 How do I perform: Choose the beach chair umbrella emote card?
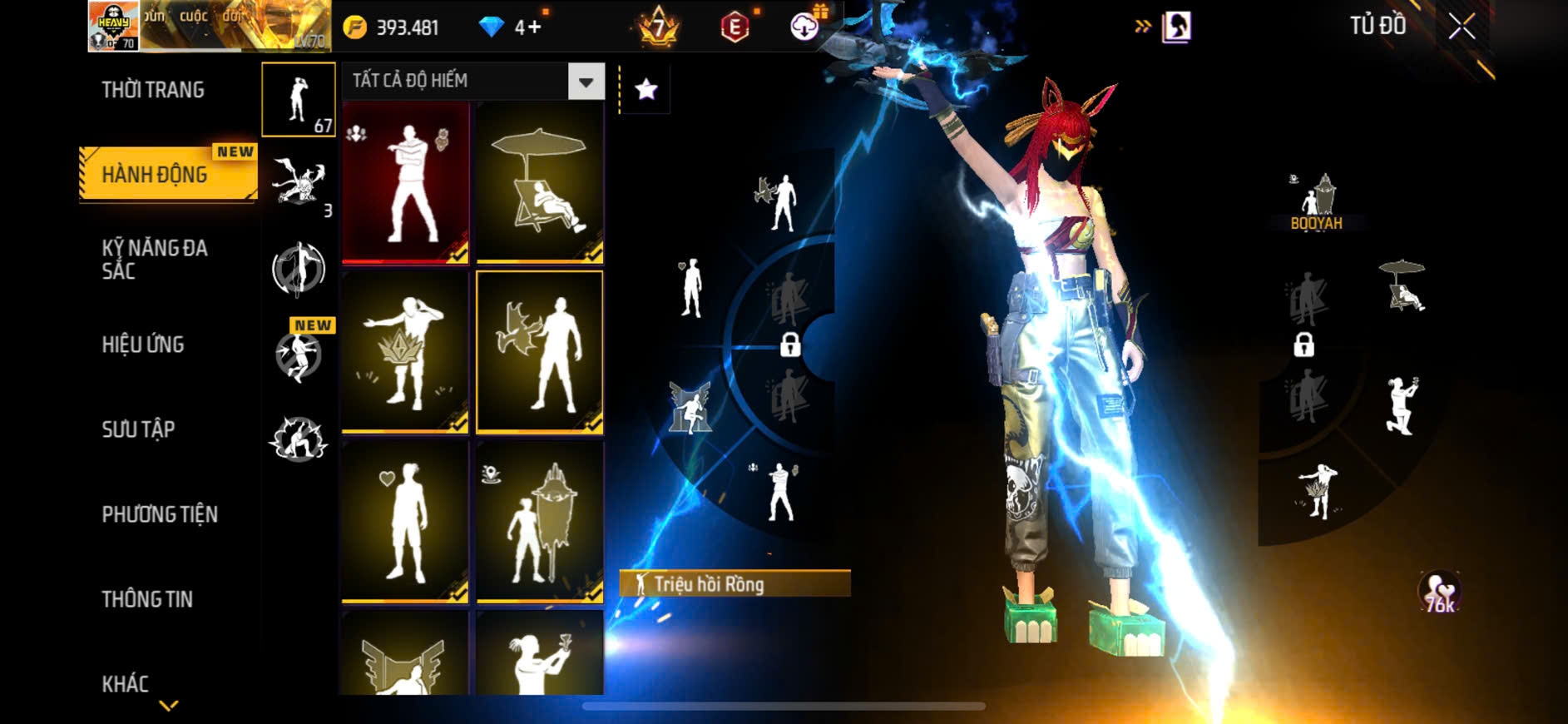[x=540, y=183]
